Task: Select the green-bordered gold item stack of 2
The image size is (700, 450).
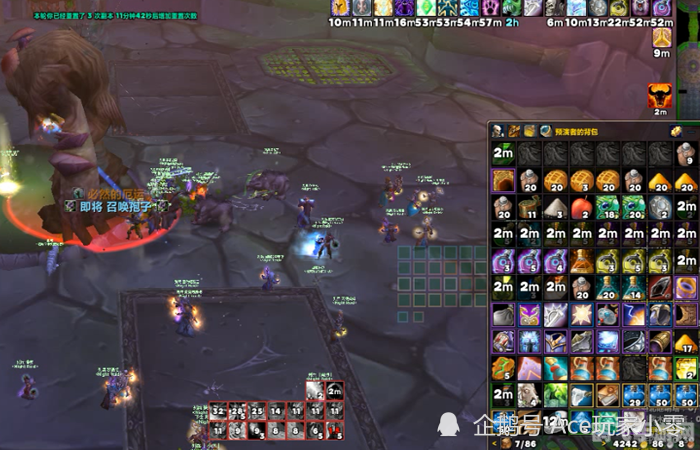Action: click(685, 369)
